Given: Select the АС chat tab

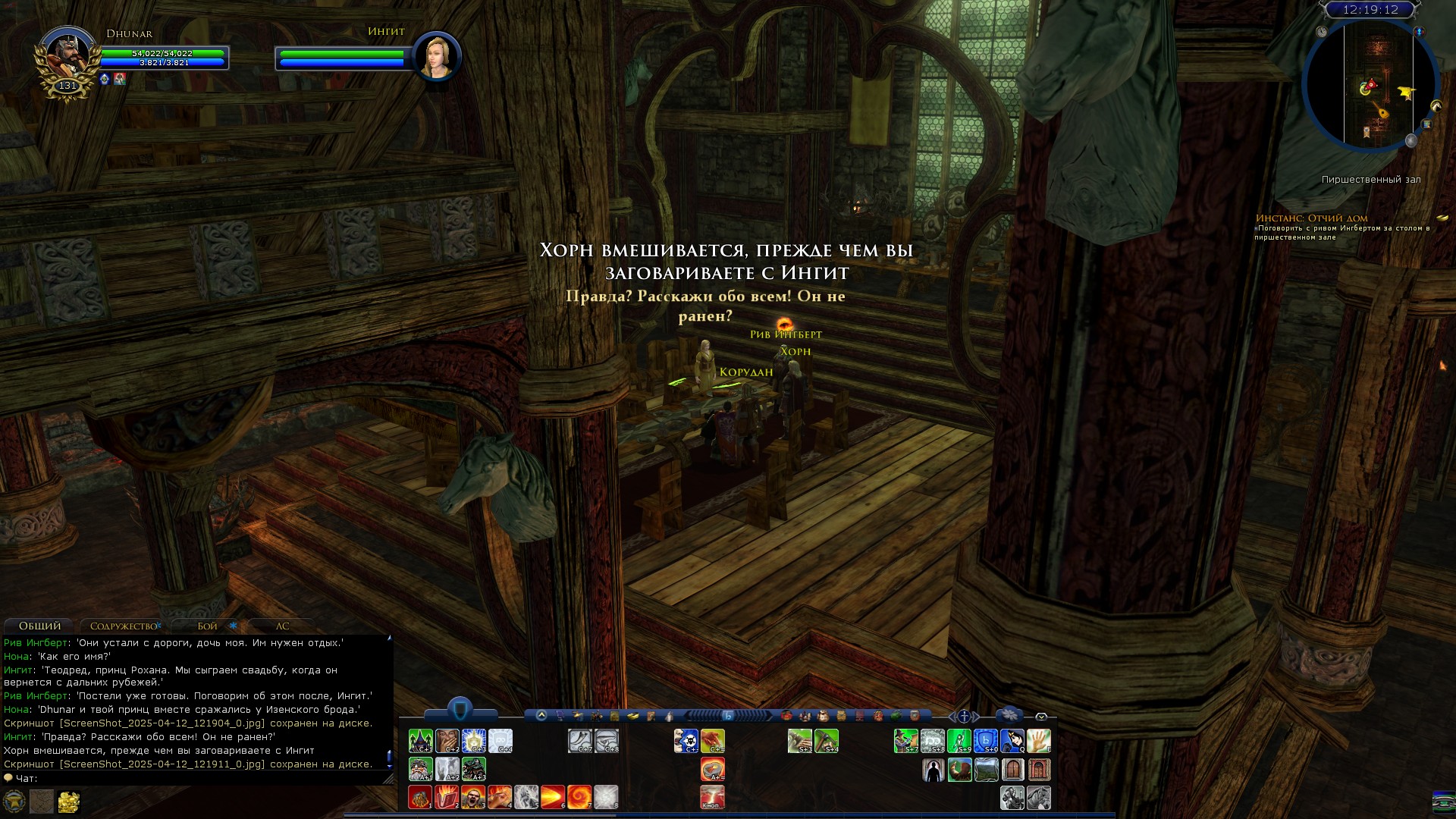Looking at the screenshot, I should (282, 626).
